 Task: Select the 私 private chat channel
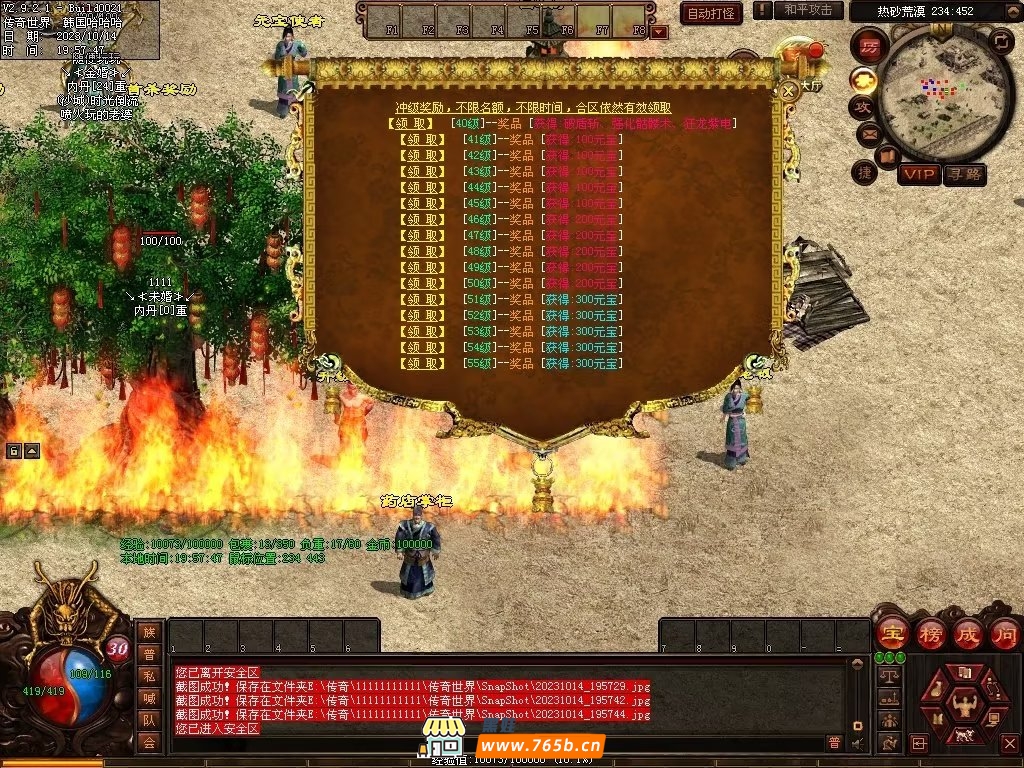tap(149, 675)
